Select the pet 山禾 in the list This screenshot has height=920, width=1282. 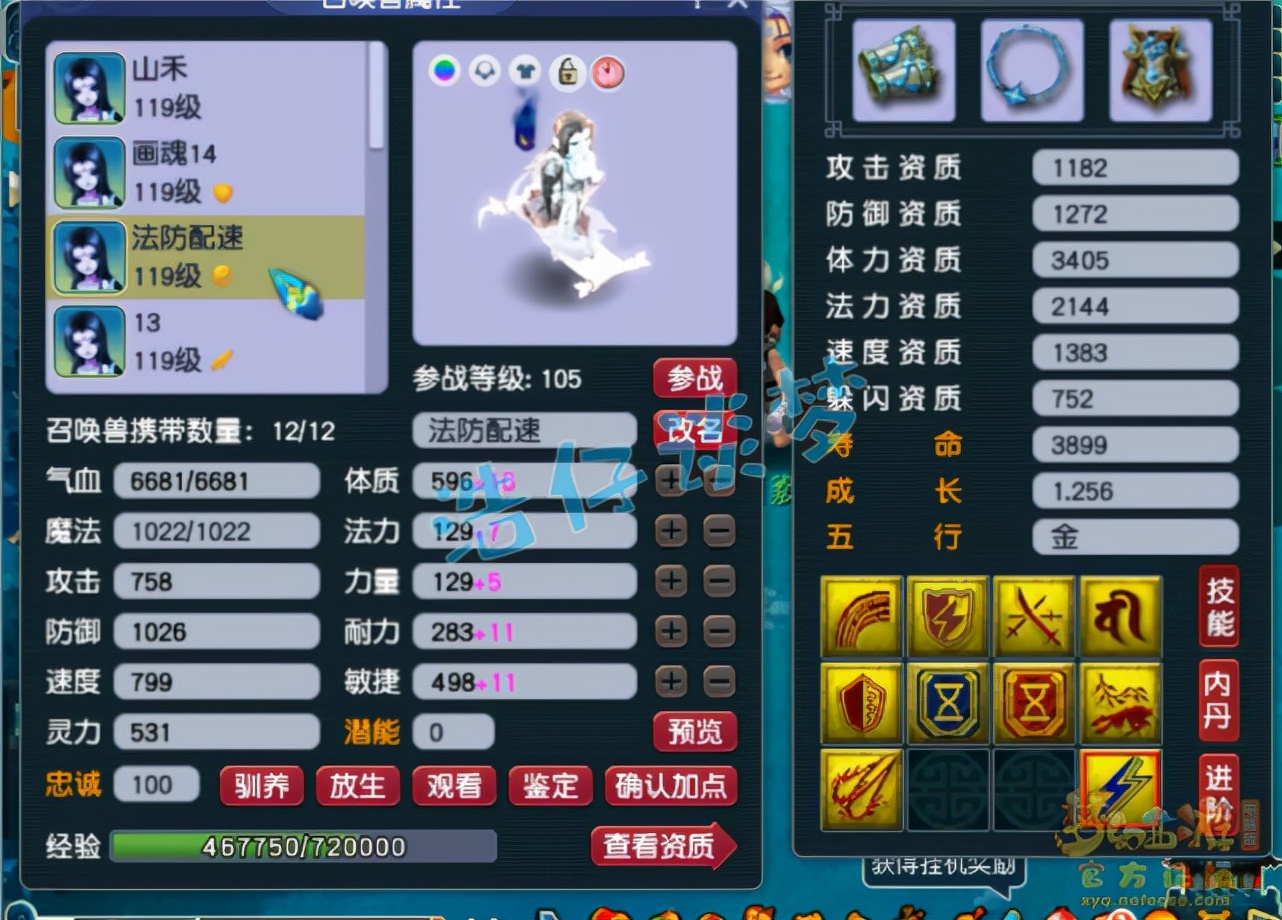[160, 87]
